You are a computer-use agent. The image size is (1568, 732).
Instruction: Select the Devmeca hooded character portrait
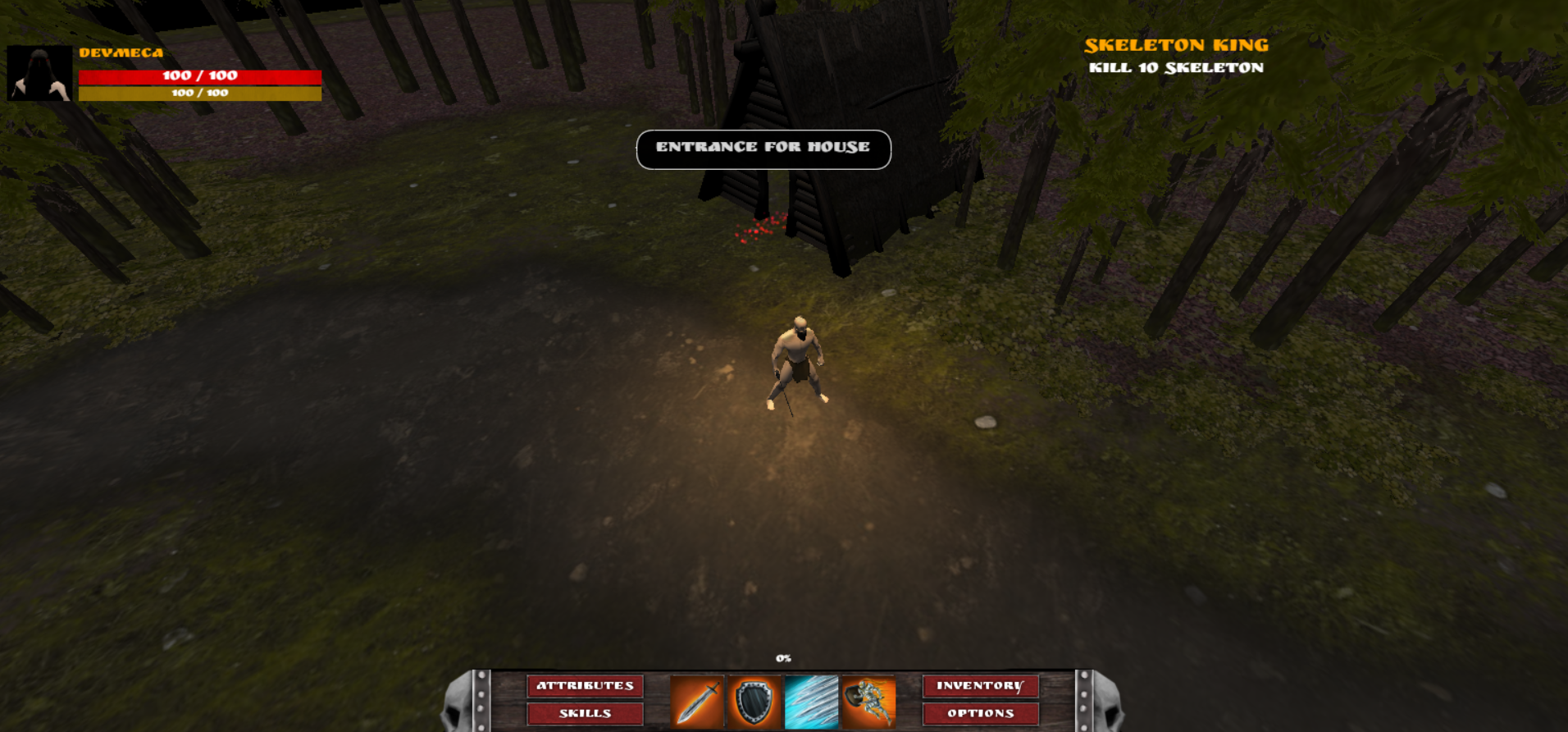39,74
